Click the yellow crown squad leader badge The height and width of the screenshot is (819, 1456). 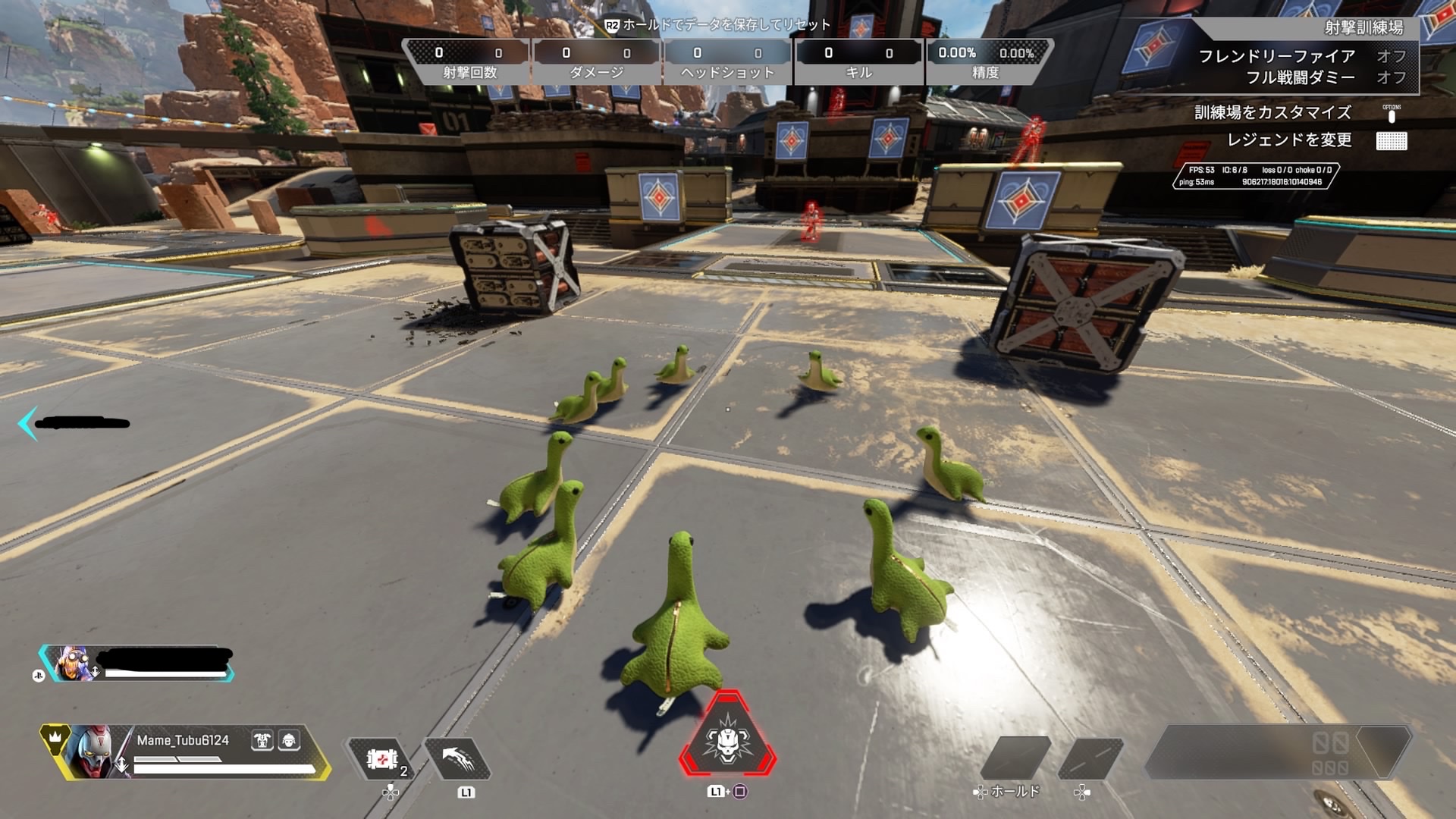pyautogui.click(x=55, y=736)
